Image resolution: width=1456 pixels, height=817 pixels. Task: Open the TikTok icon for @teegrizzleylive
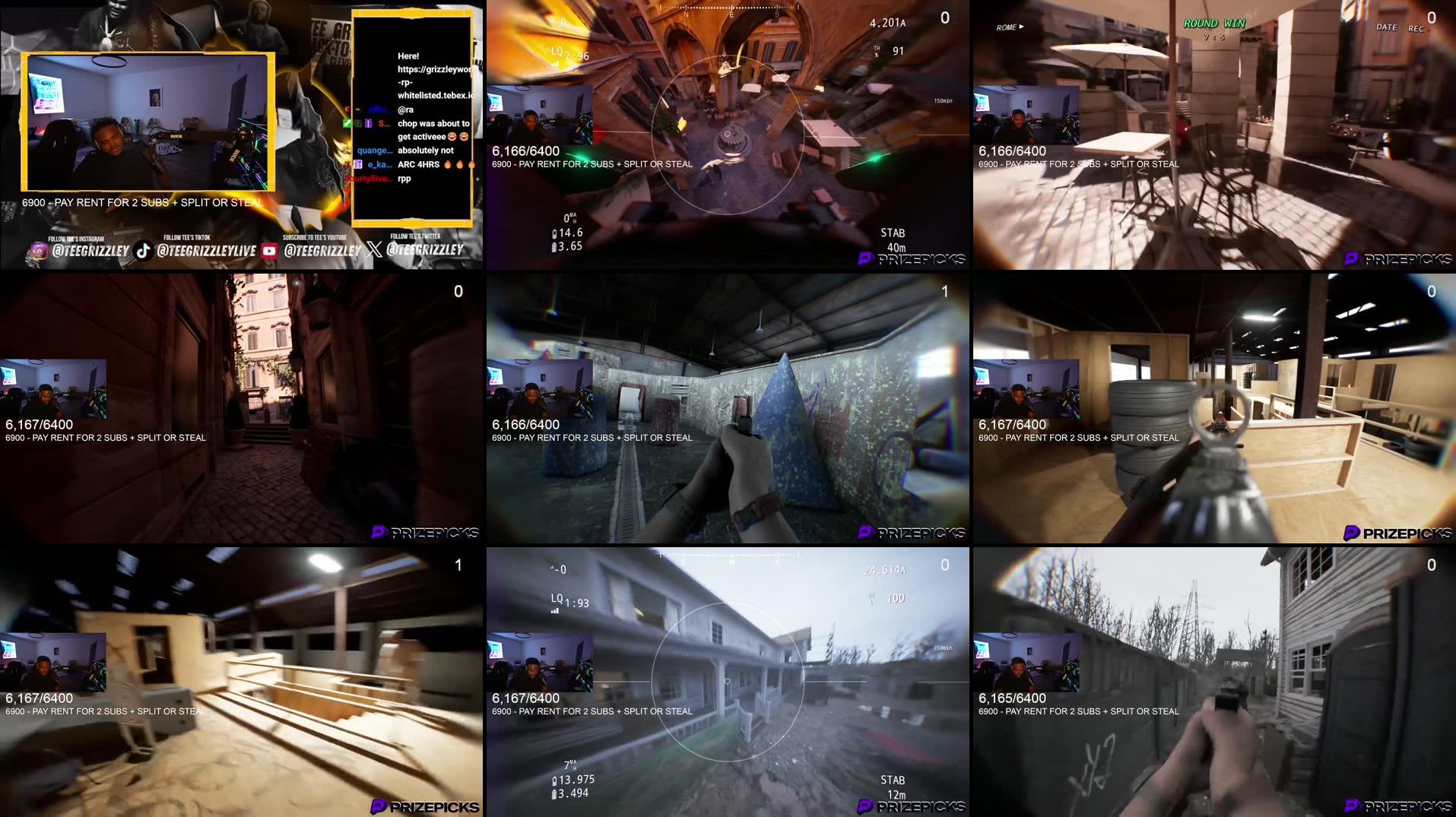142,251
